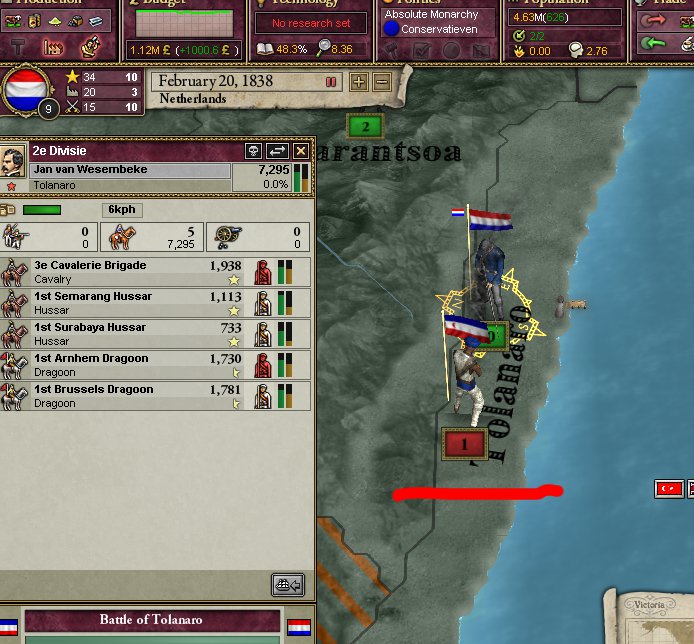Screen dimensions: 694x644
Task: Increase game speed with plus button
Action: pyautogui.click(x=359, y=82)
